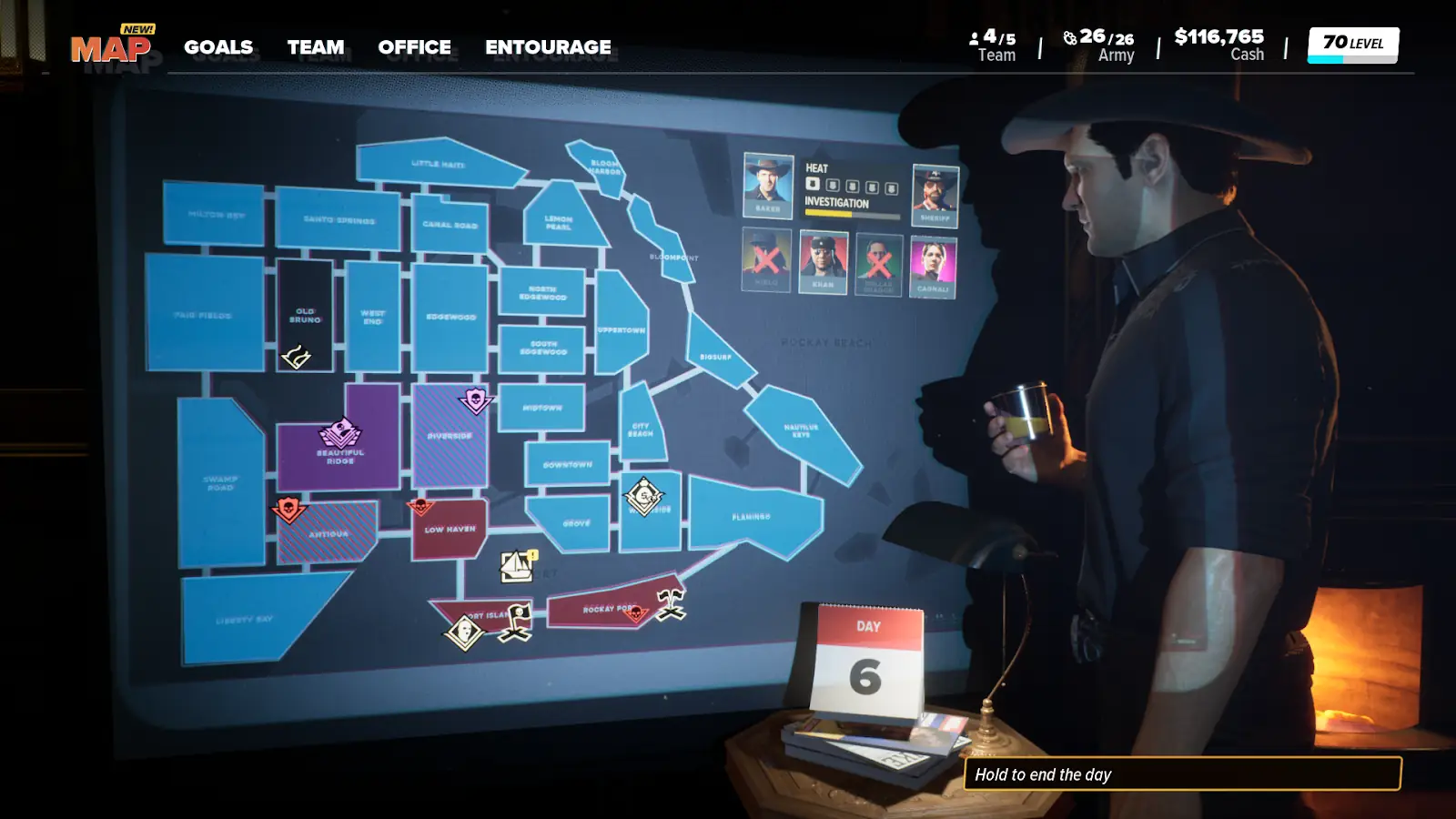Select Baker's portrait card
The height and width of the screenshot is (819, 1456).
[768, 185]
